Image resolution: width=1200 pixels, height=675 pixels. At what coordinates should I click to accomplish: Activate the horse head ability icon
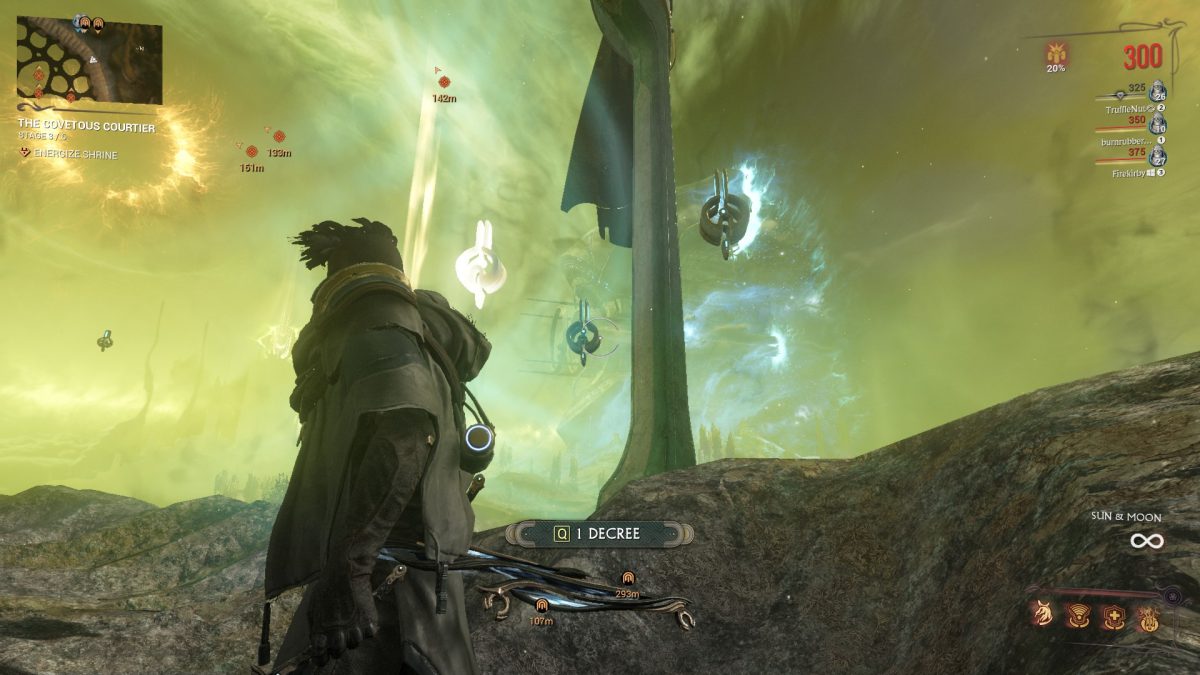[x=1046, y=616]
